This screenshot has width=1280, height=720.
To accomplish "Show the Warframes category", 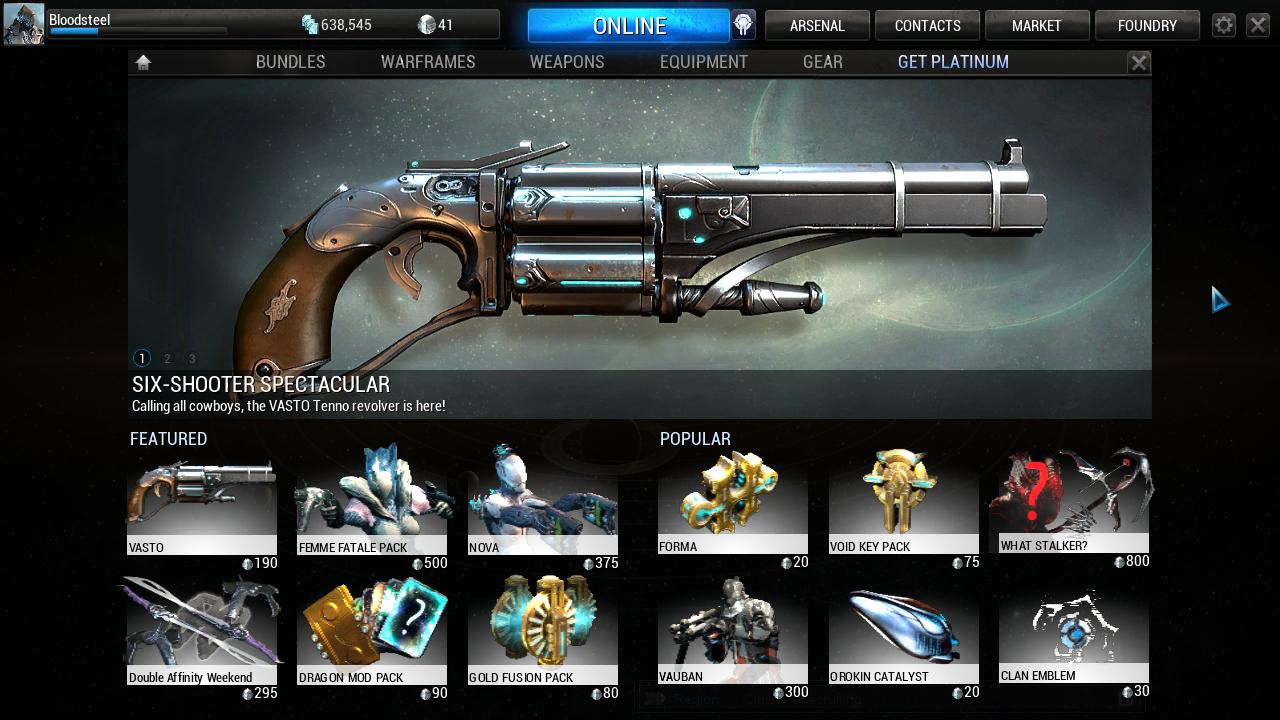I will (428, 62).
